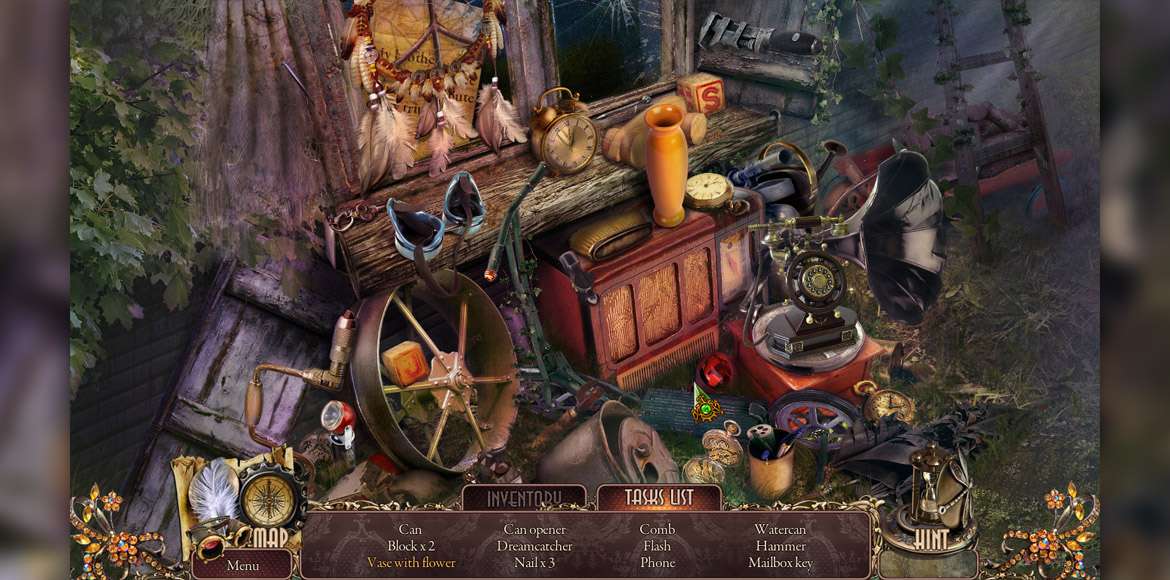
Task: Click the 'Phone' task entry
Action: point(657,563)
